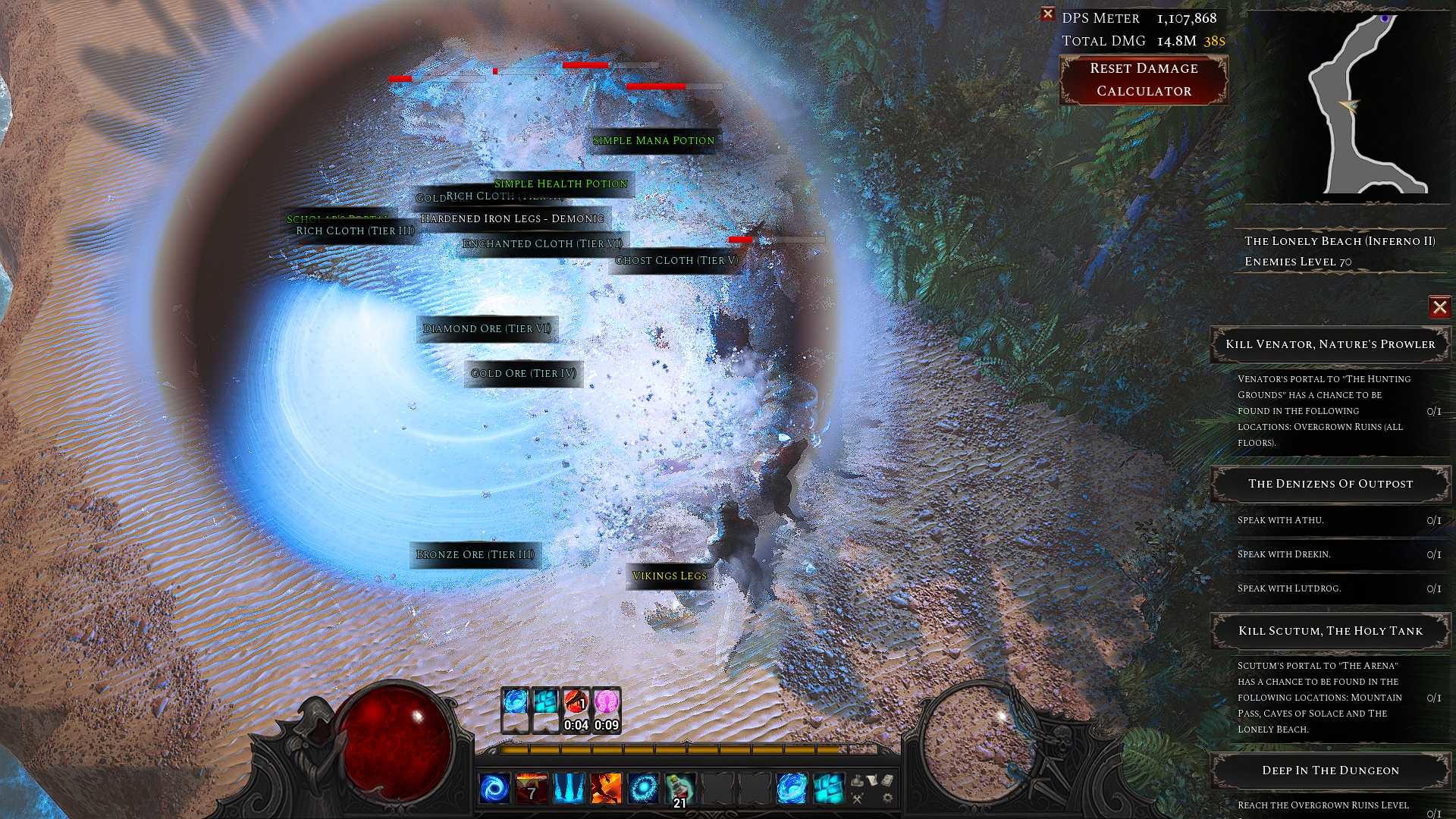
Task: Open the blacksmith anvil icon near the hotbar
Action: coord(857,781)
